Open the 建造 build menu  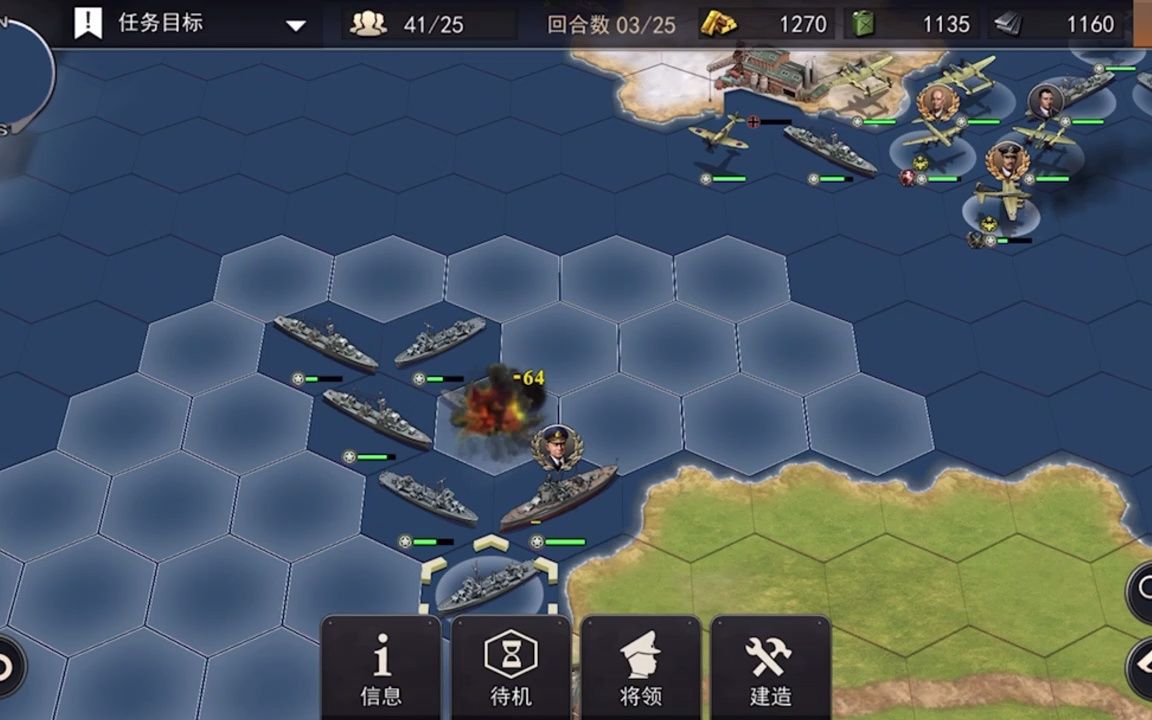[770, 668]
